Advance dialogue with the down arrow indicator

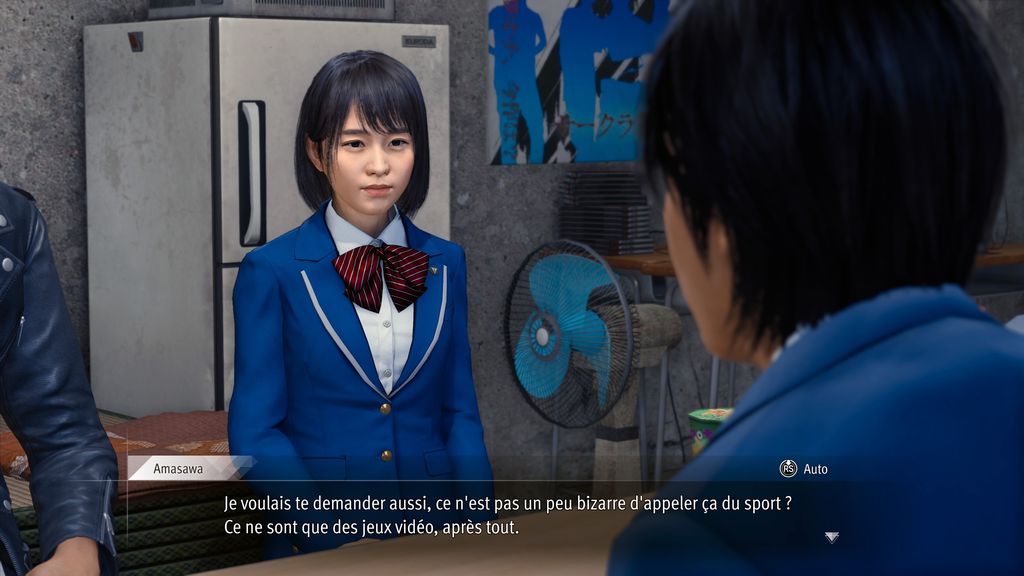click(x=831, y=537)
